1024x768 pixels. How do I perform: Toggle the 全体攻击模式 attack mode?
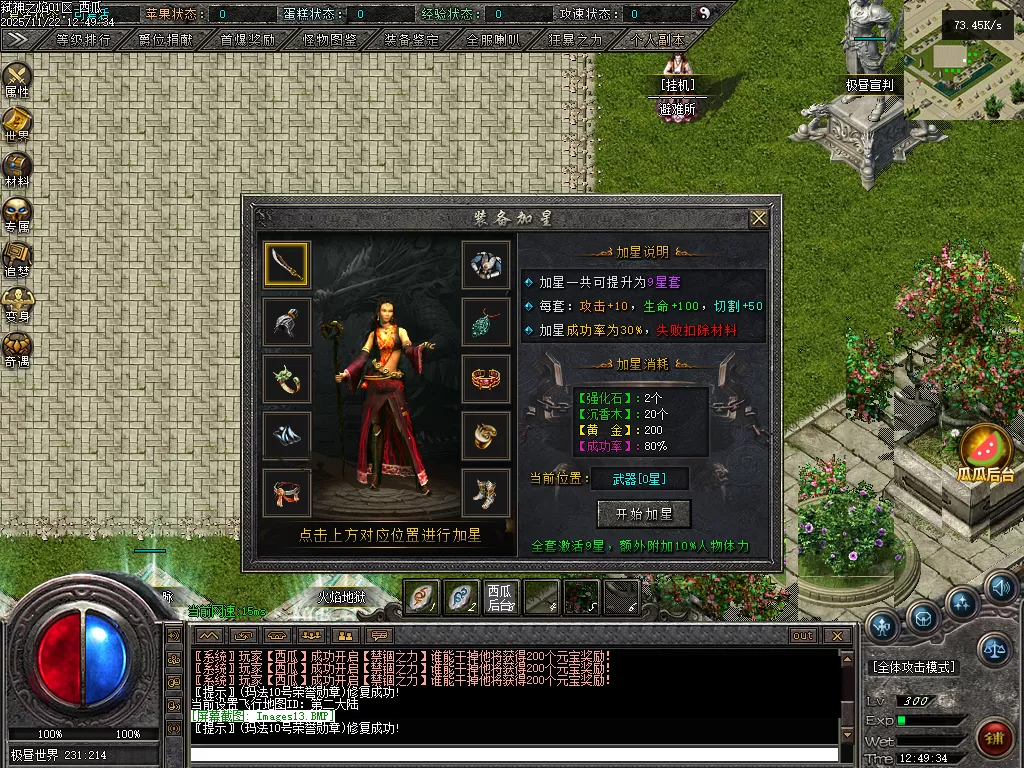click(914, 667)
